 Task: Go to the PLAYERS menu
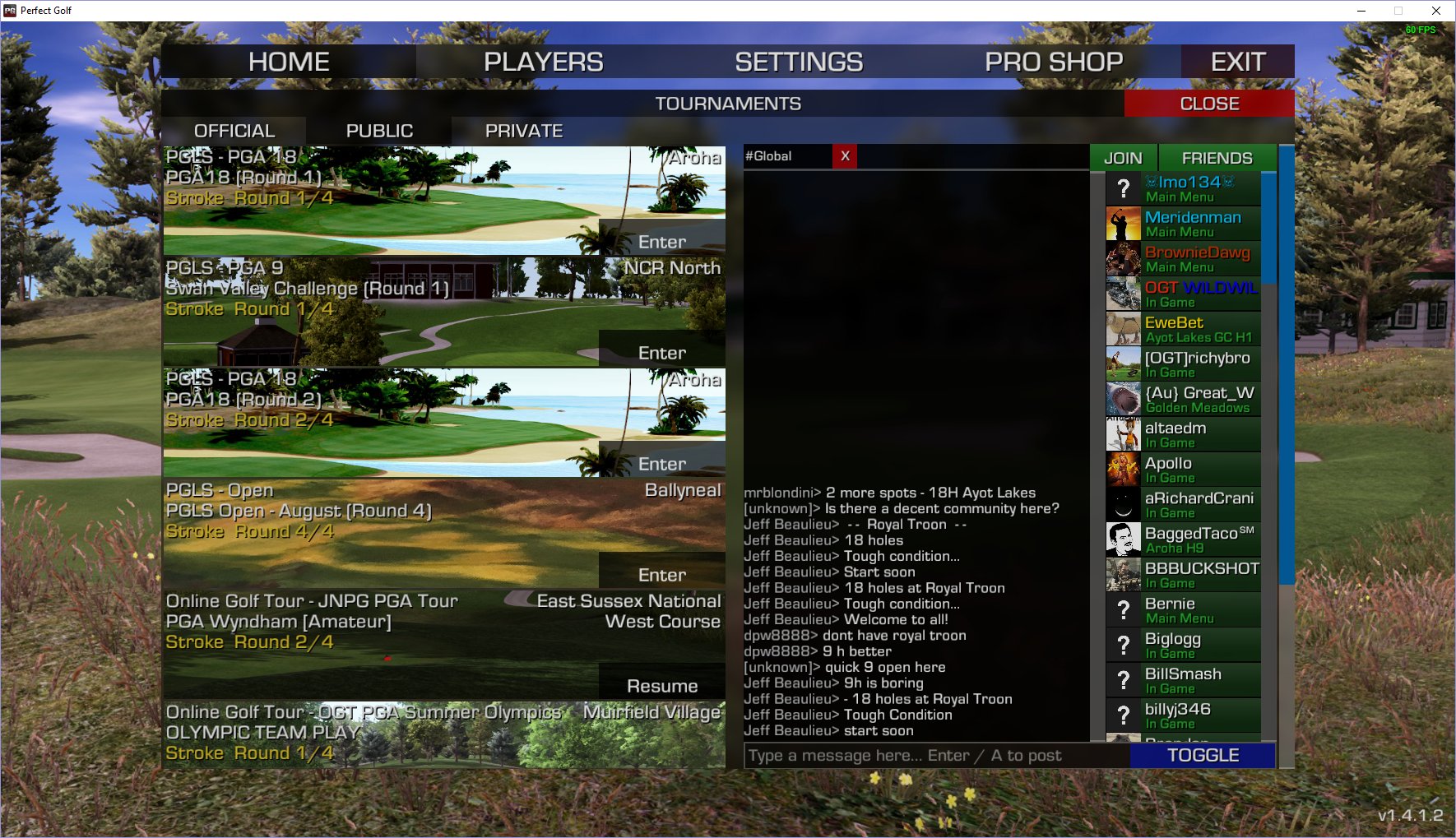[x=543, y=62]
